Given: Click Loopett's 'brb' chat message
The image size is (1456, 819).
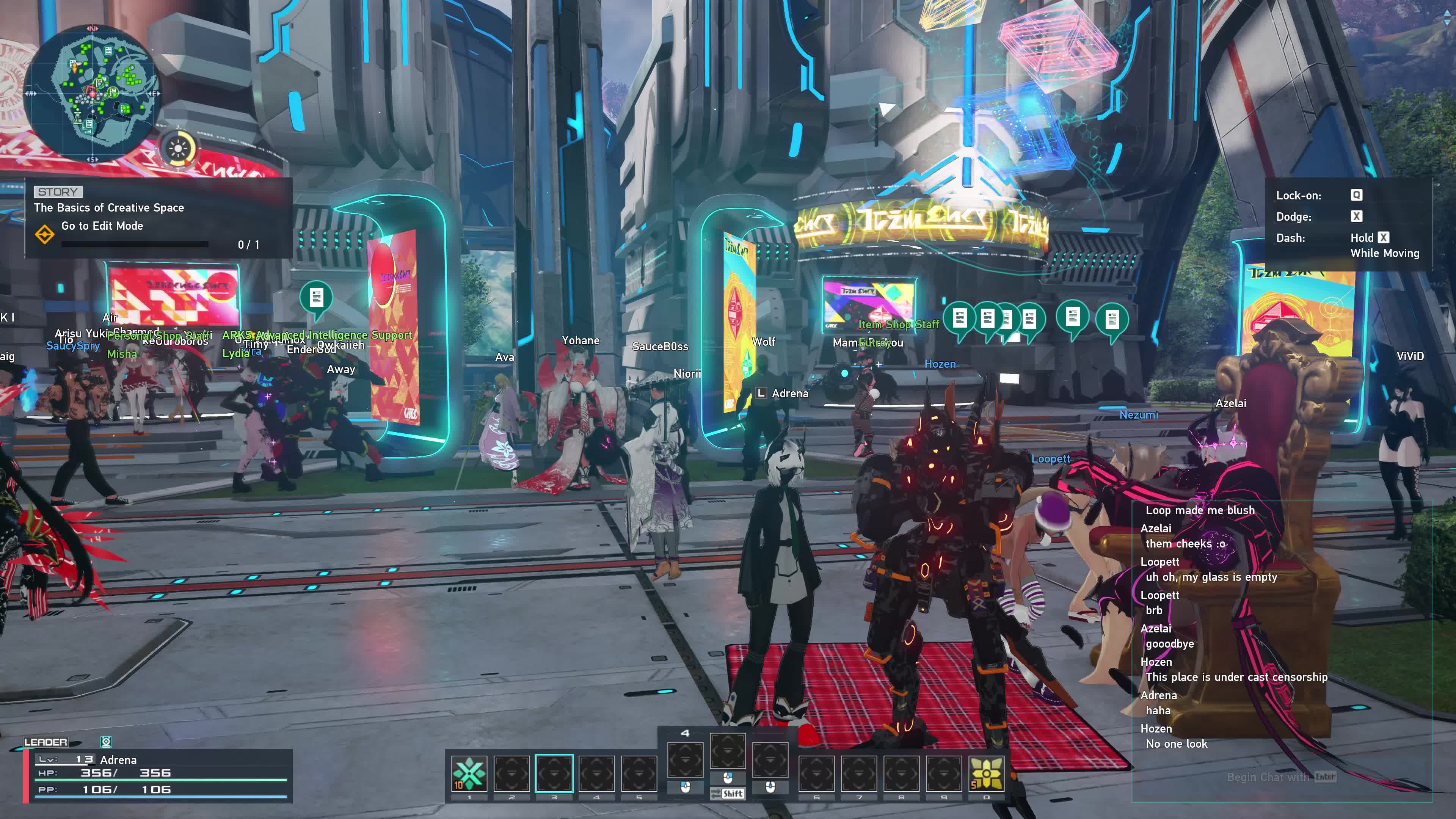Looking at the screenshot, I should (x=1154, y=610).
